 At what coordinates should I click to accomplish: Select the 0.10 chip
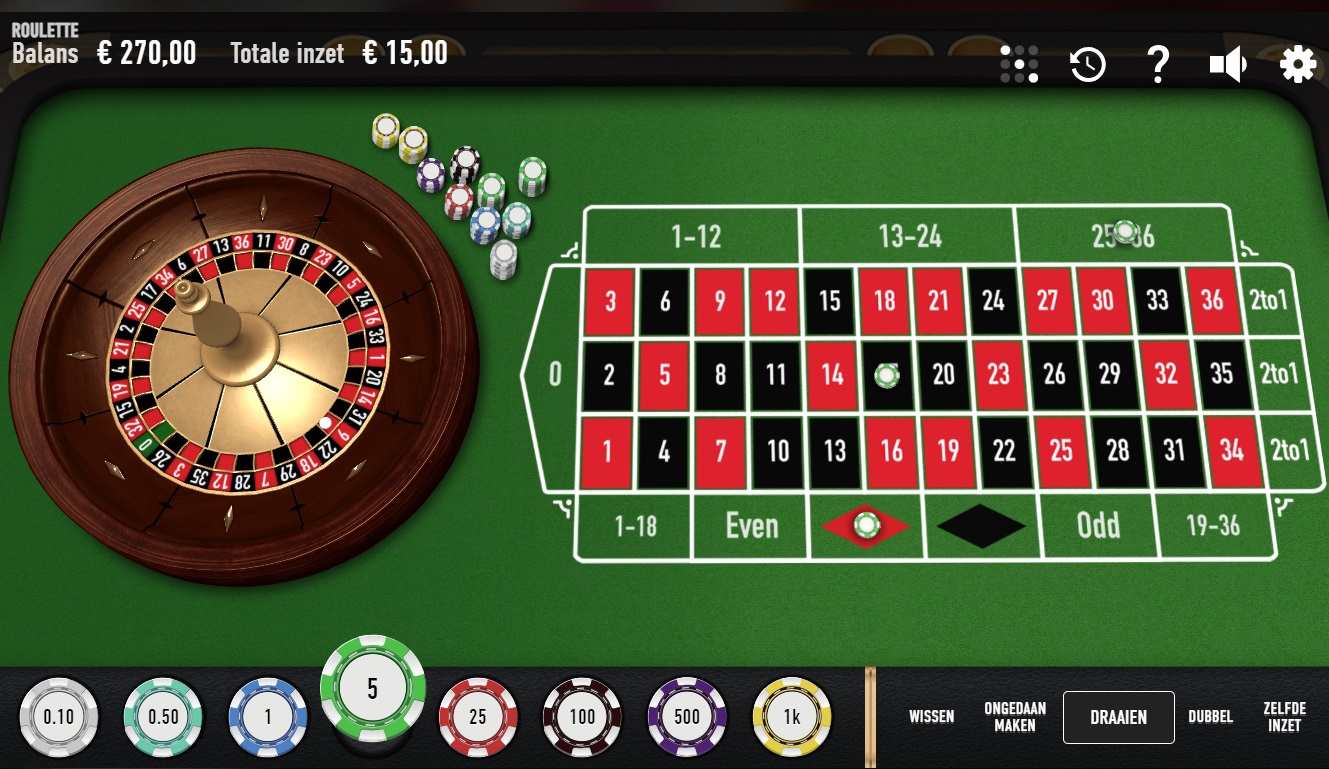(x=59, y=717)
